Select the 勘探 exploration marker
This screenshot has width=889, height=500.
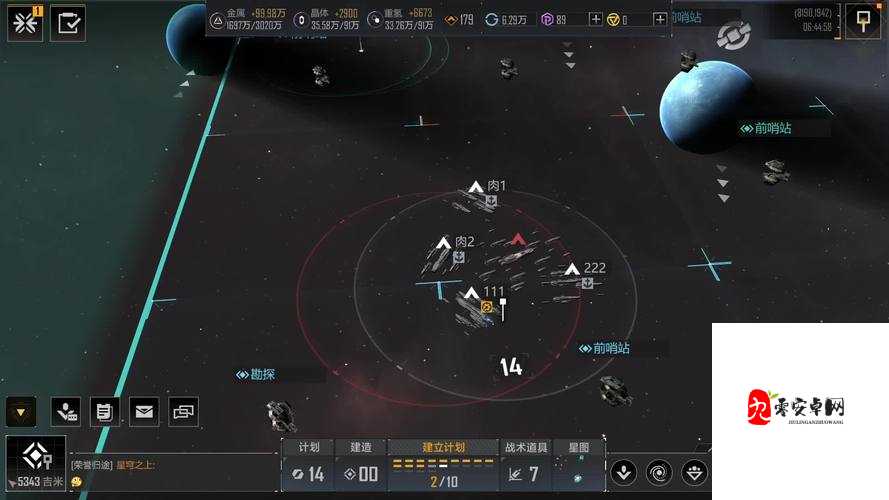pos(256,375)
